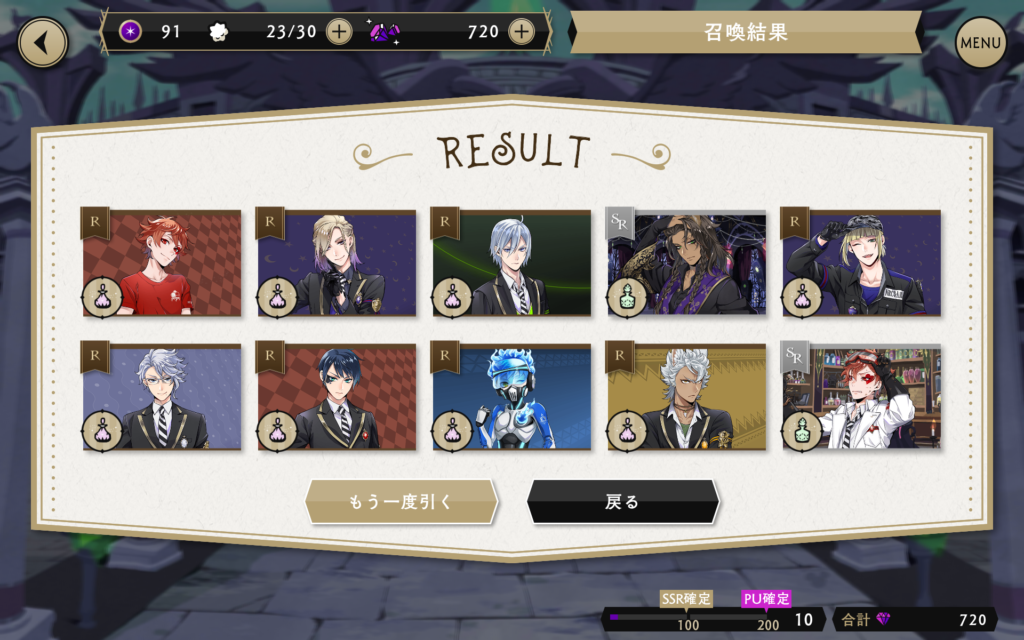Select the dark blue-haired R card on red checkers
Viewport: 1024px width, 640px height.
pos(337,397)
